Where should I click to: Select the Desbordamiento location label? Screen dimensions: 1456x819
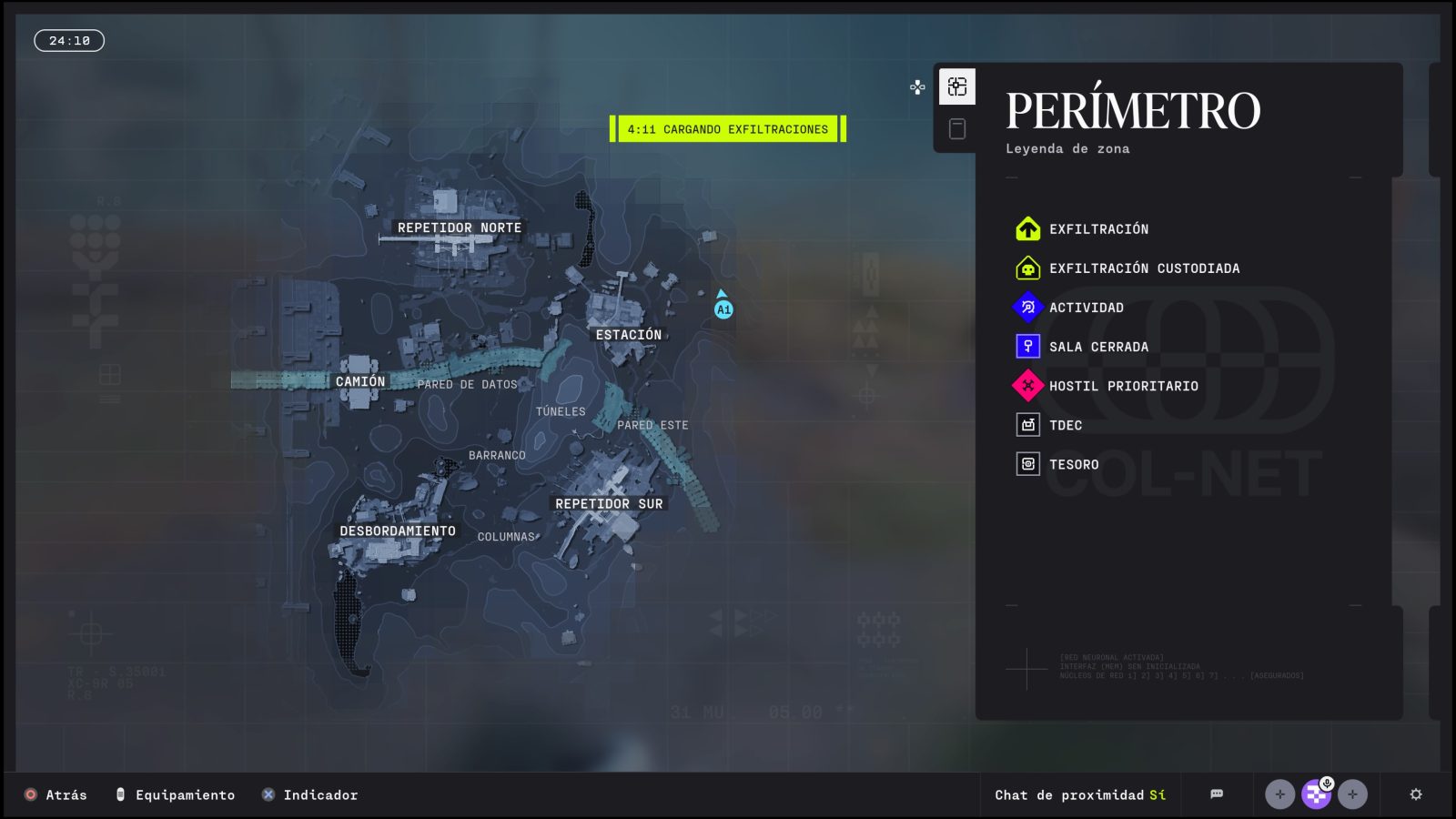coord(398,531)
